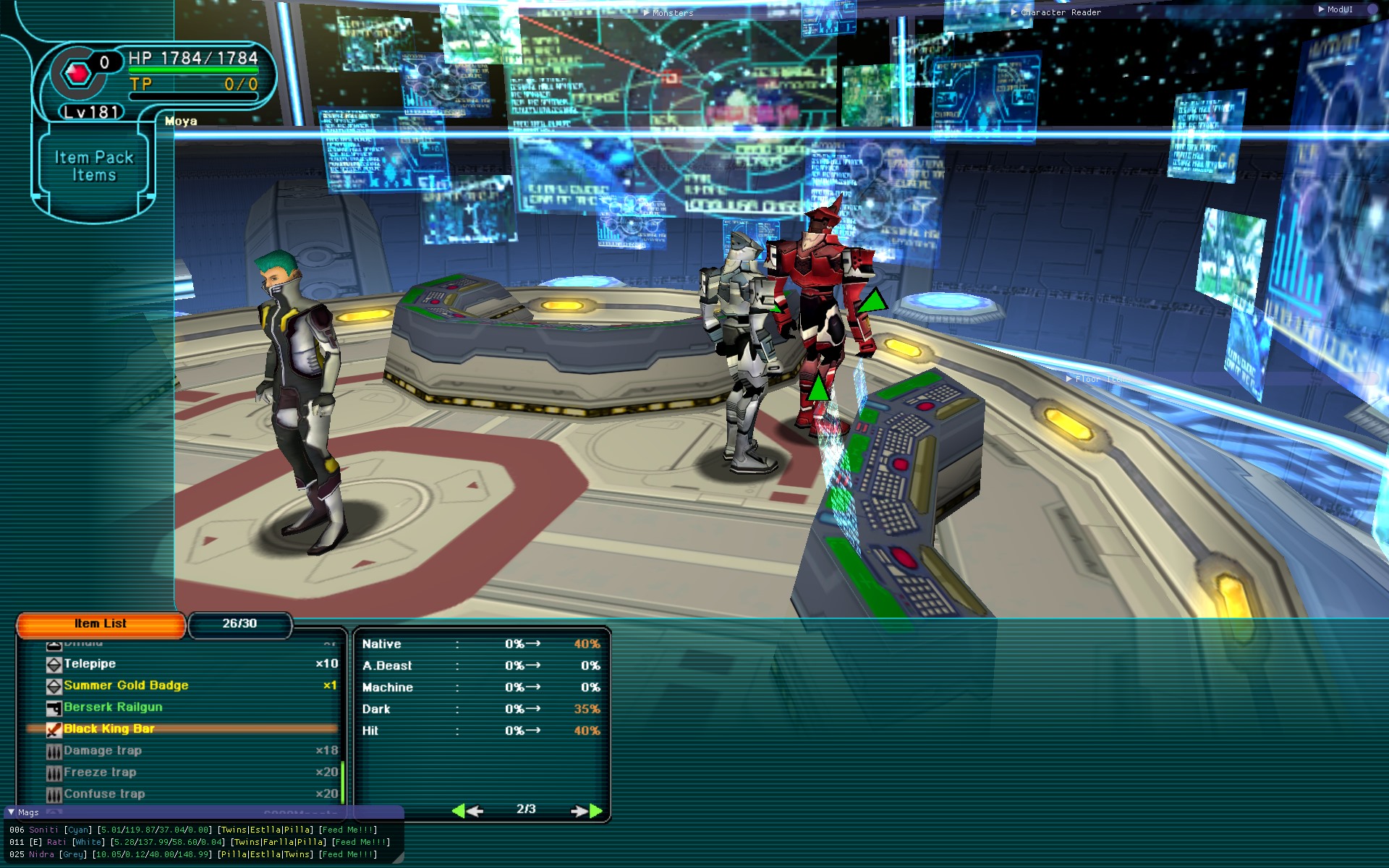Screen dimensions: 1389x868
Task: Advance to the next item stats page
Action: click(x=586, y=810)
